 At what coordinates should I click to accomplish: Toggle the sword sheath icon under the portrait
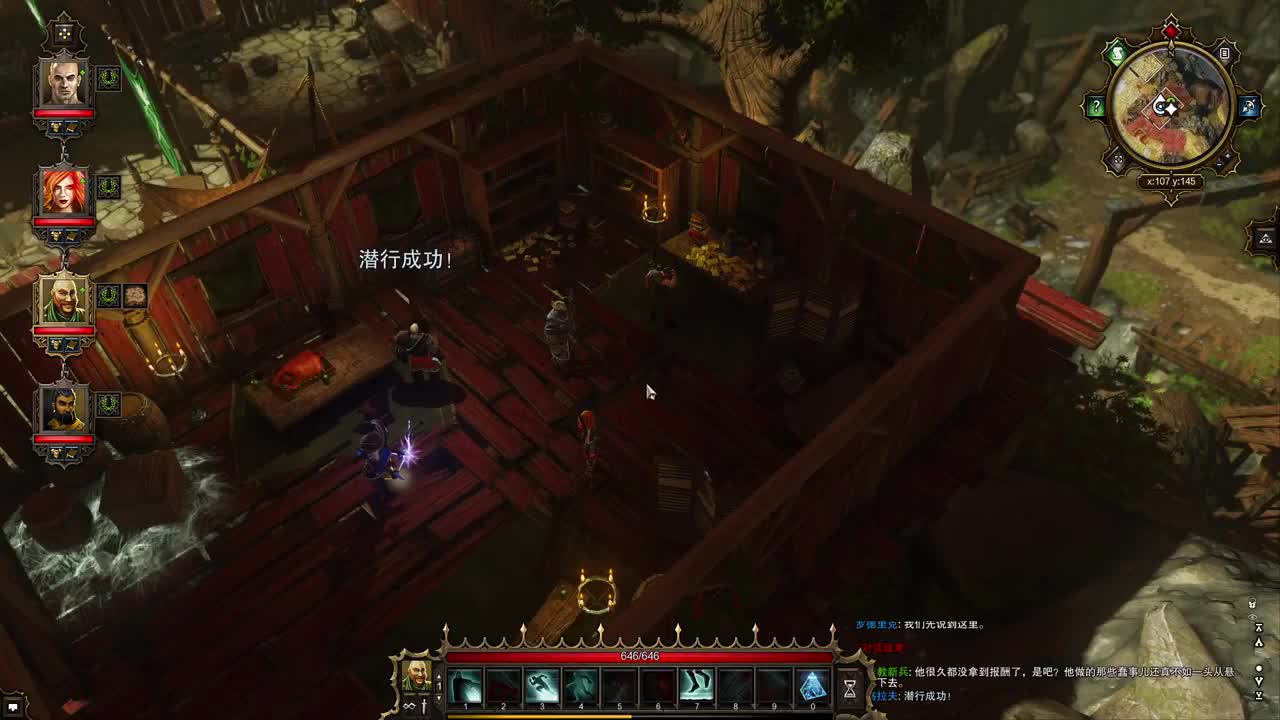pyautogui.click(x=424, y=707)
